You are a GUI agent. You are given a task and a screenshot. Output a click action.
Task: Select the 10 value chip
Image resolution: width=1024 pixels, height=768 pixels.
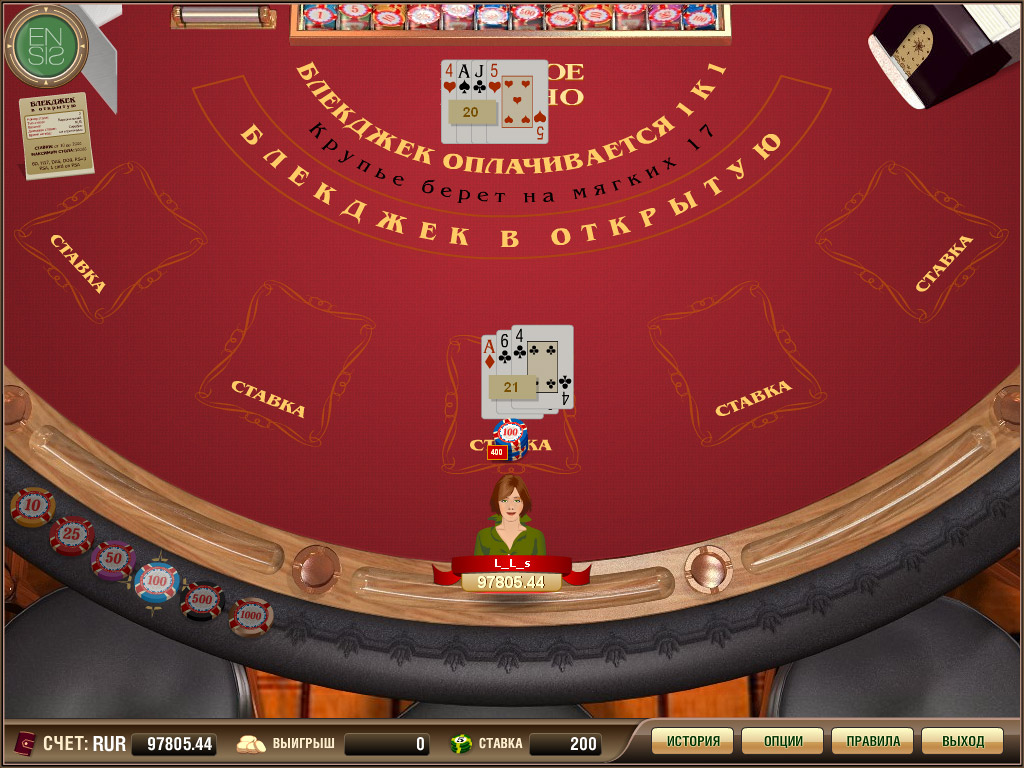pyautogui.click(x=32, y=507)
